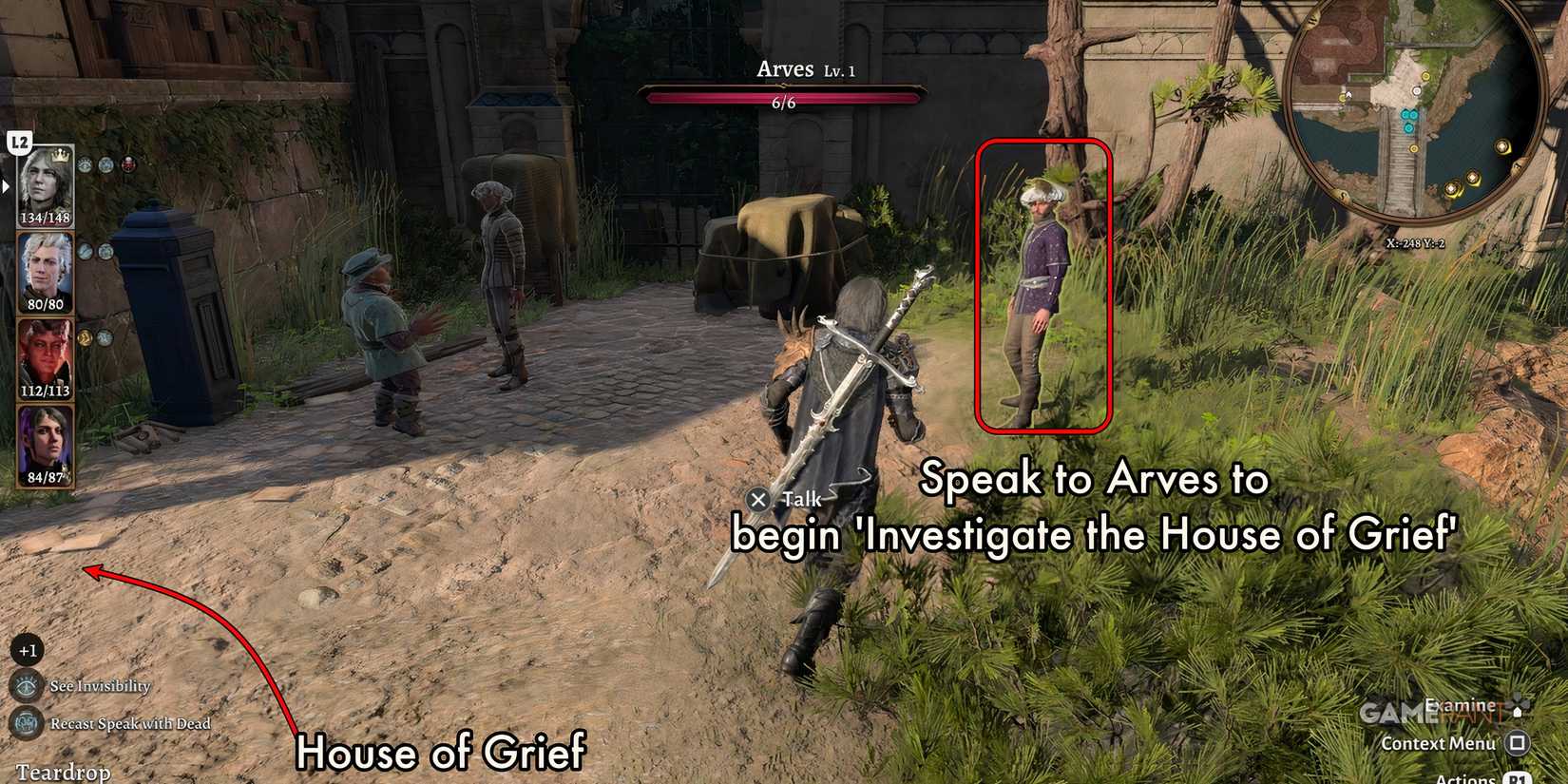Screen dimensions: 1568x784
Task: Click the Examine hexagon icon near Context Menu
Action: pos(1518,712)
